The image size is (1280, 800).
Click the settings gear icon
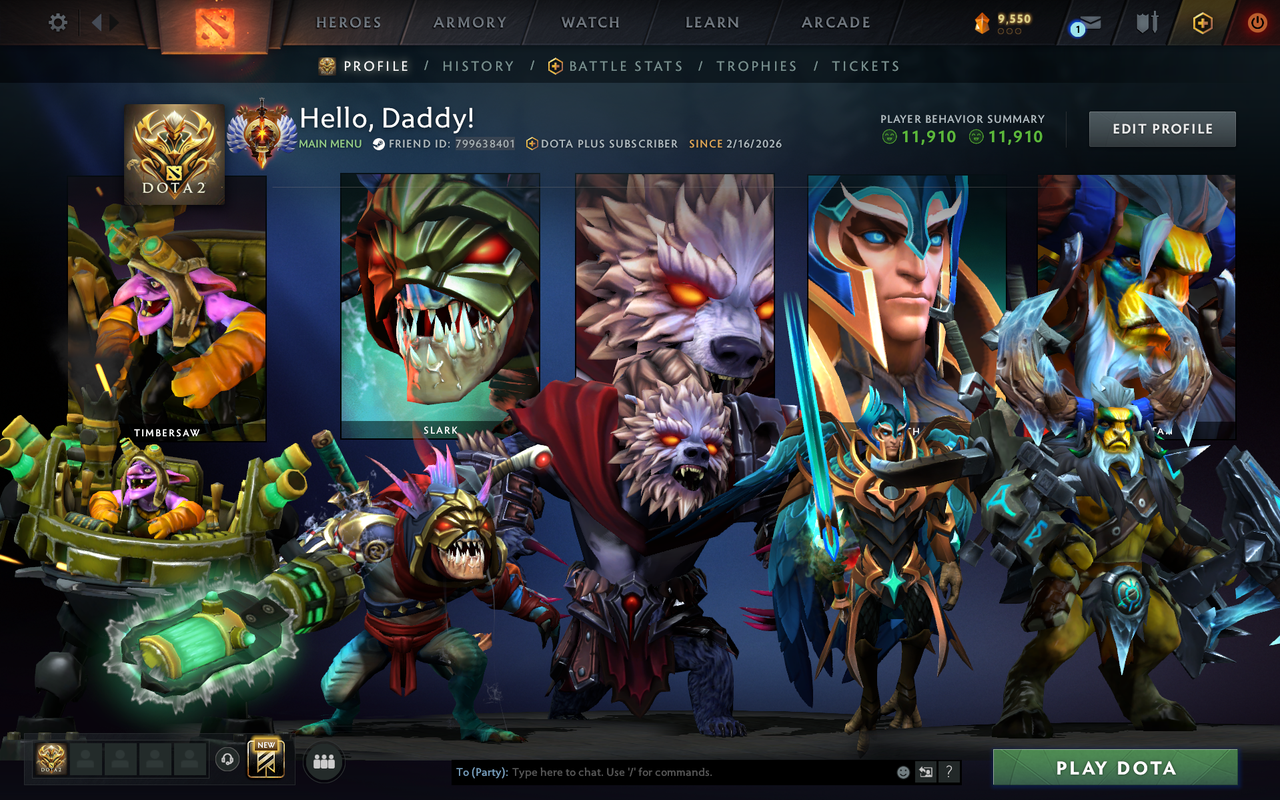pyautogui.click(x=57, y=22)
